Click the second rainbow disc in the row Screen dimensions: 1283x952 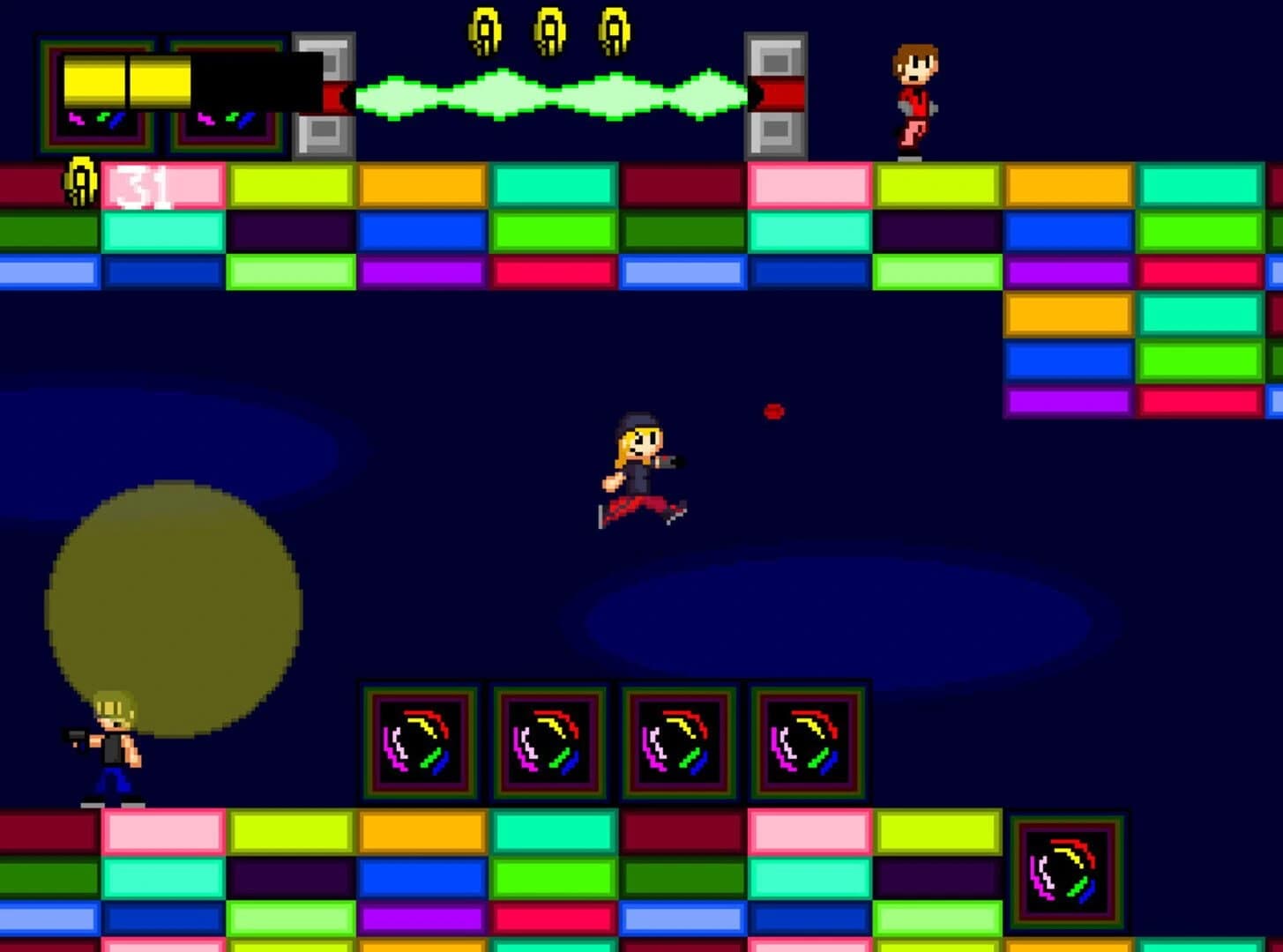tap(548, 743)
